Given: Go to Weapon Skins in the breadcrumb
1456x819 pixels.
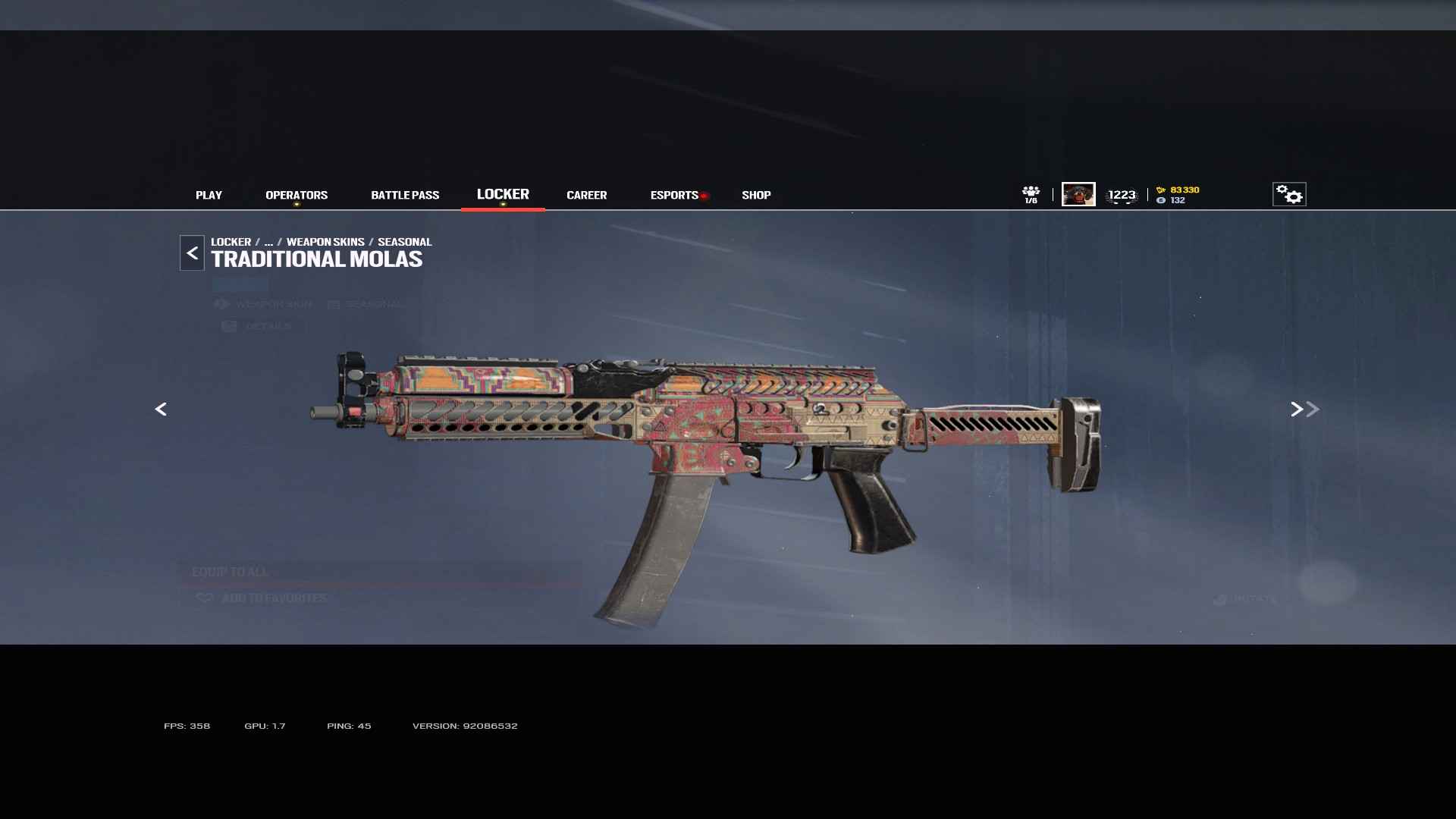Looking at the screenshot, I should tap(325, 242).
